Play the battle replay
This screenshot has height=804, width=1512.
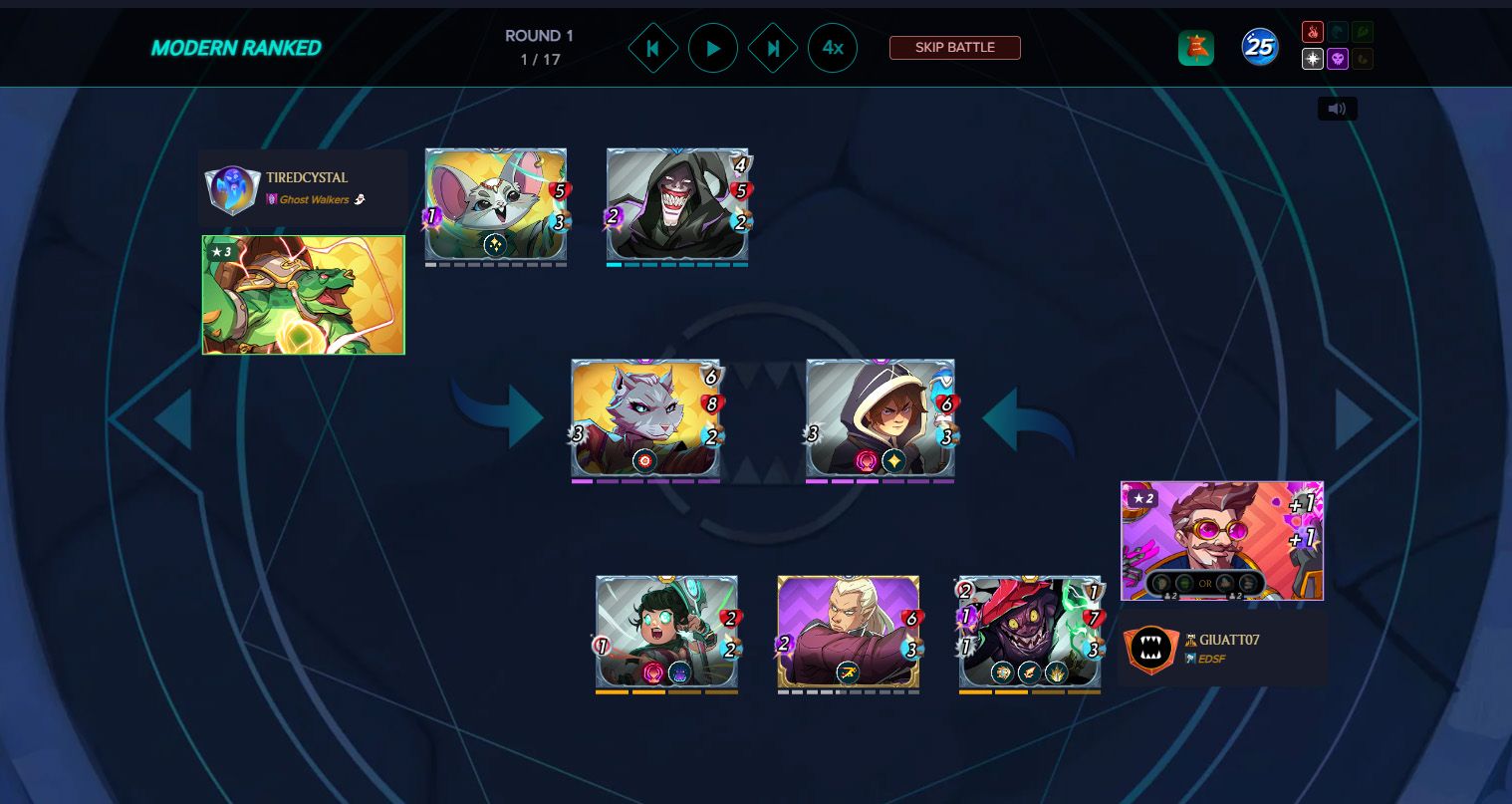tap(713, 48)
